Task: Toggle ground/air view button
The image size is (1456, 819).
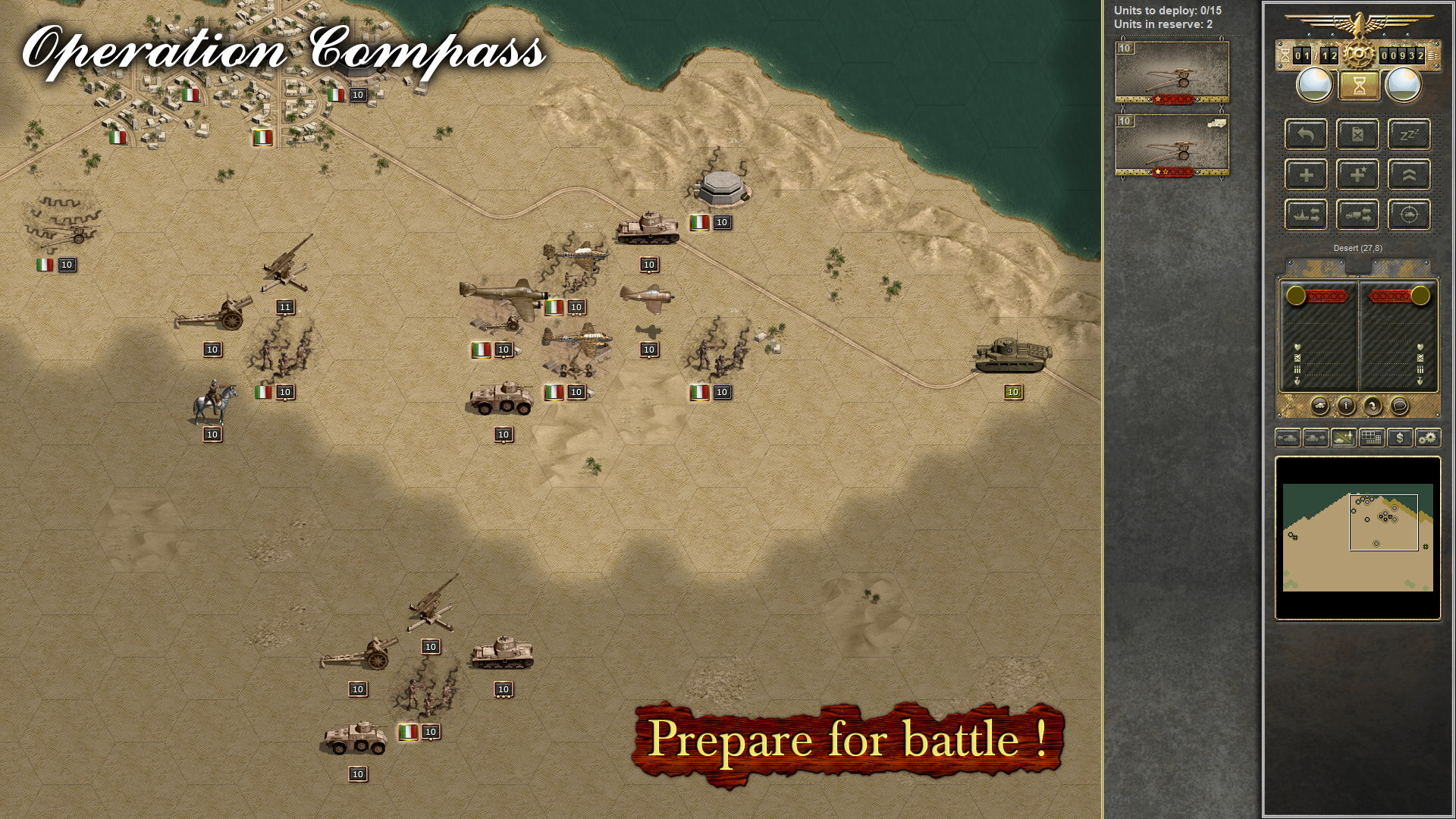Action: tap(1344, 438)
